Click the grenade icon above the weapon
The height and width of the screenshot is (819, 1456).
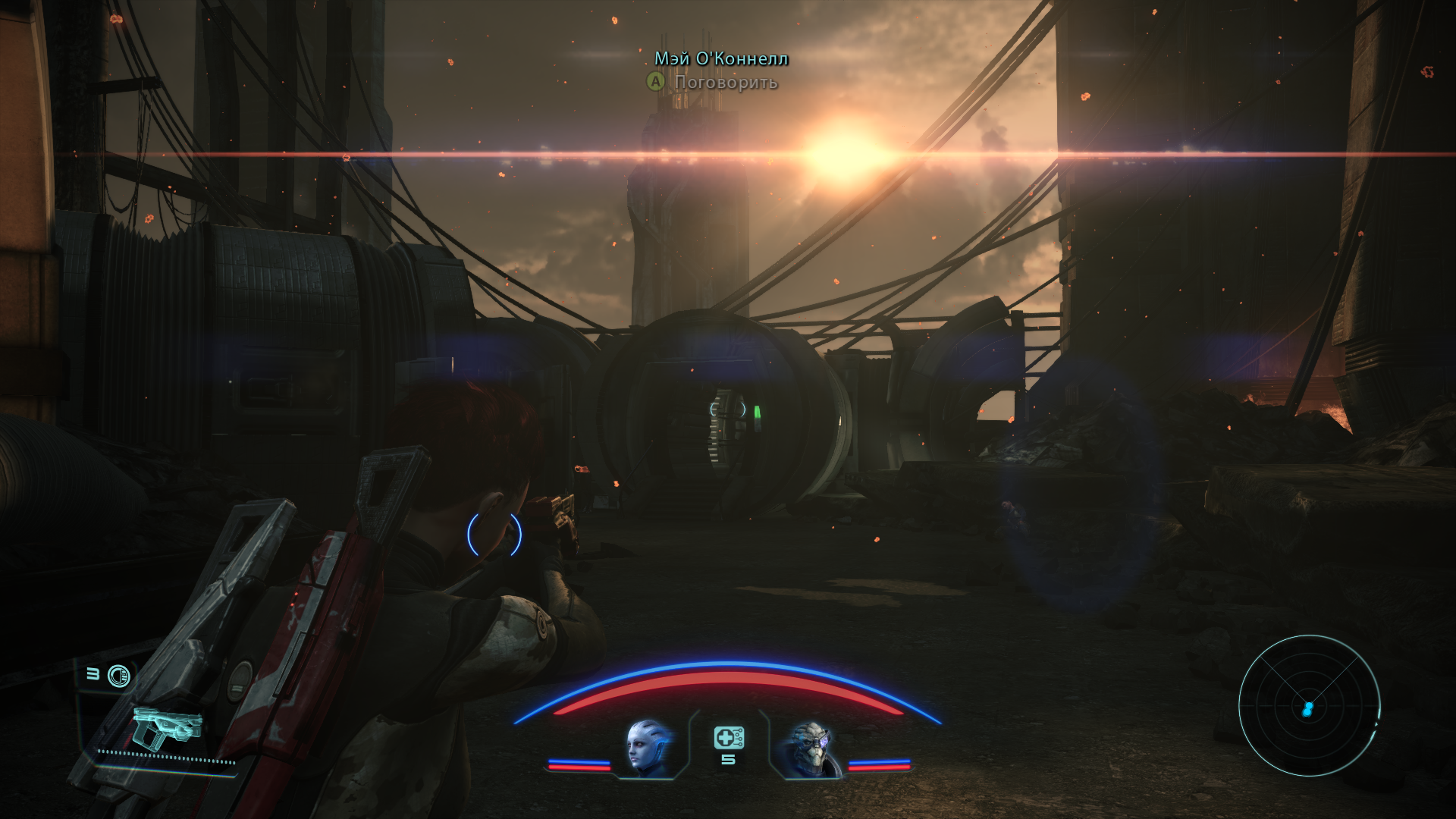(119, 675)
